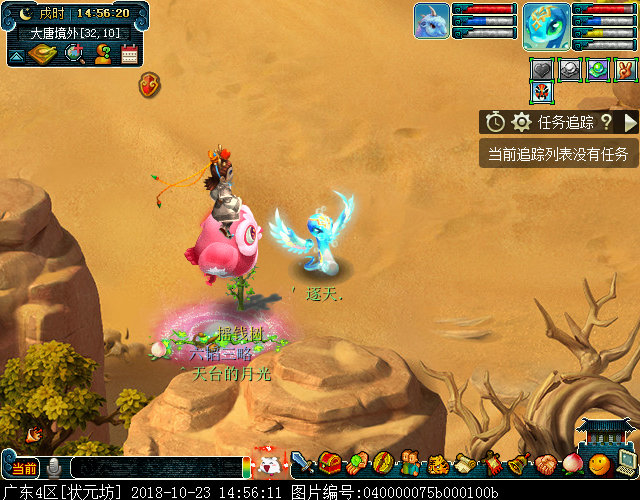Click the tiger head icon in bottom bar
Screen dimensions: 640x500
[438, 464]
